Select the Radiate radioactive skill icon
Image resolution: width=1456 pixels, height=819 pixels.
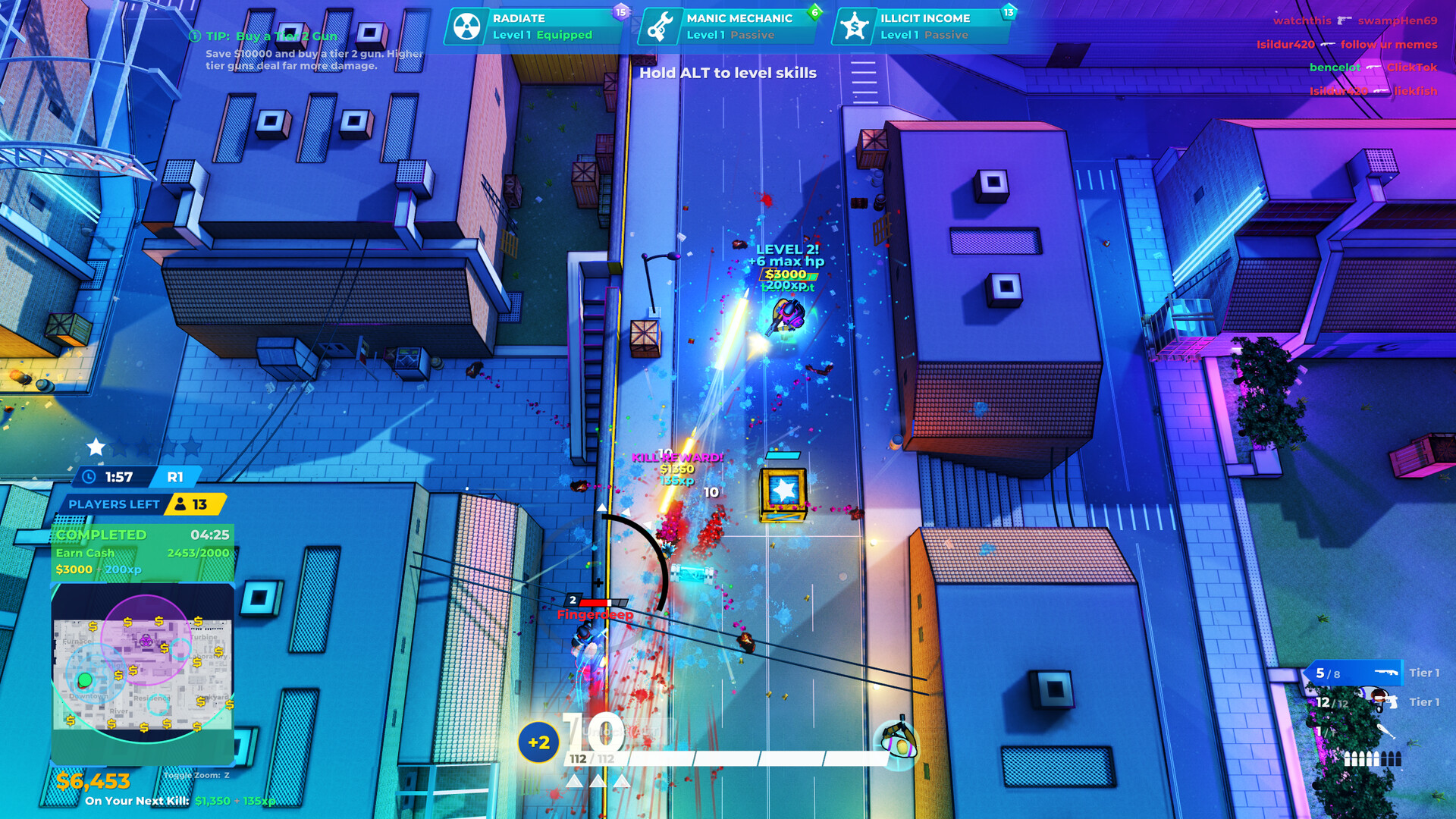[467, 25]
